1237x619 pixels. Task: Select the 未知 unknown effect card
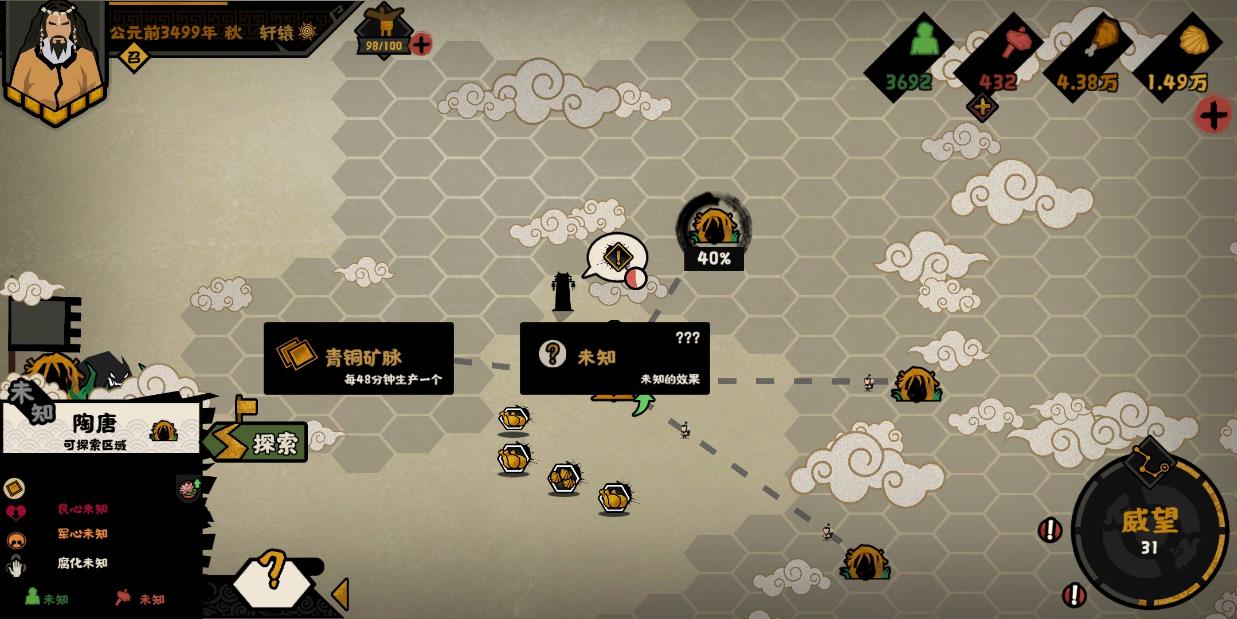(x=614, y=358)
